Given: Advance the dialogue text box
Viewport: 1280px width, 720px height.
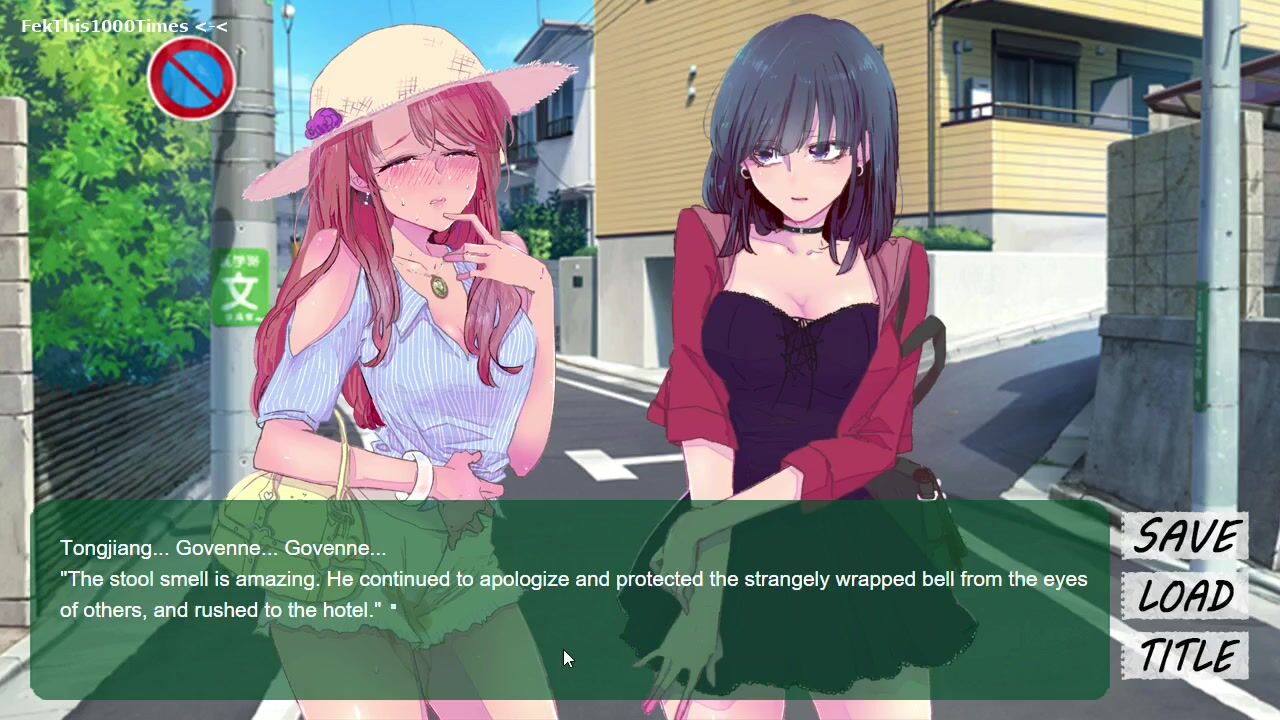Looking at the screenshot, I should coord(570,598).
